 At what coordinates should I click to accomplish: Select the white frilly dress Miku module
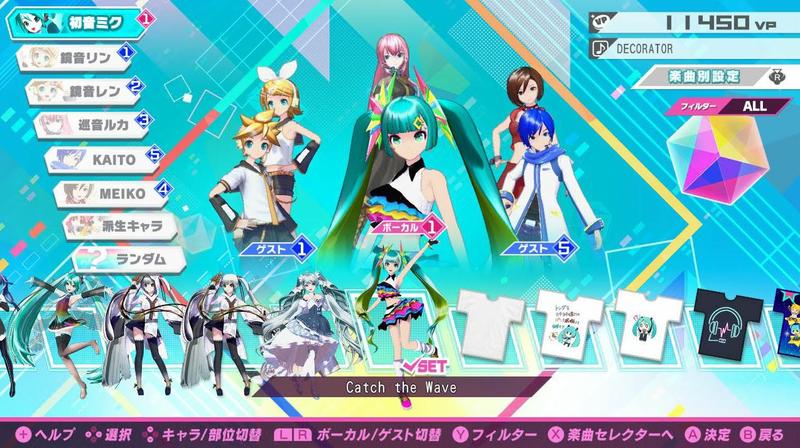(x=319, y=318)
